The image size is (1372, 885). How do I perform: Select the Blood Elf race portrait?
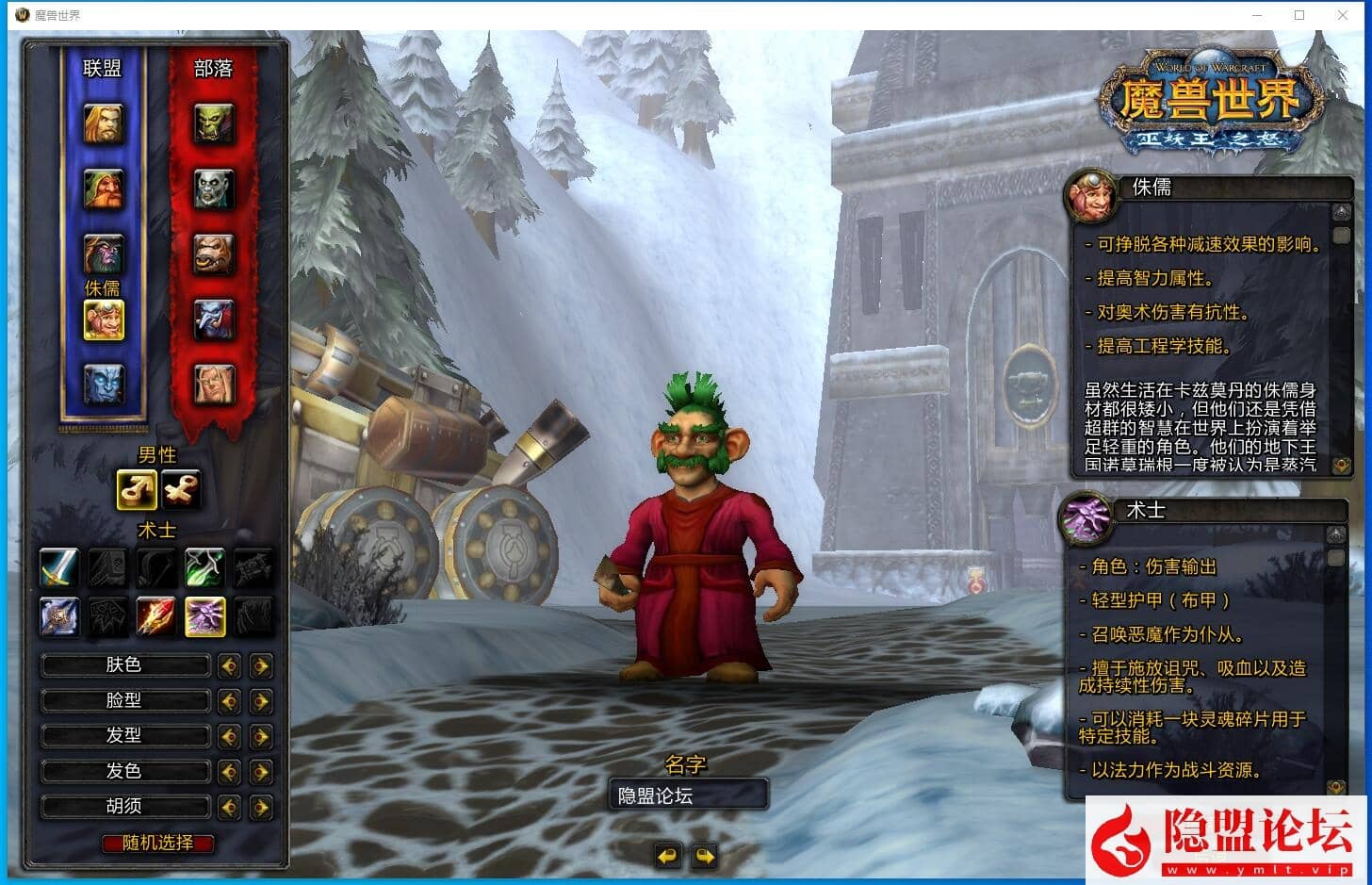[x=212, y=382]
